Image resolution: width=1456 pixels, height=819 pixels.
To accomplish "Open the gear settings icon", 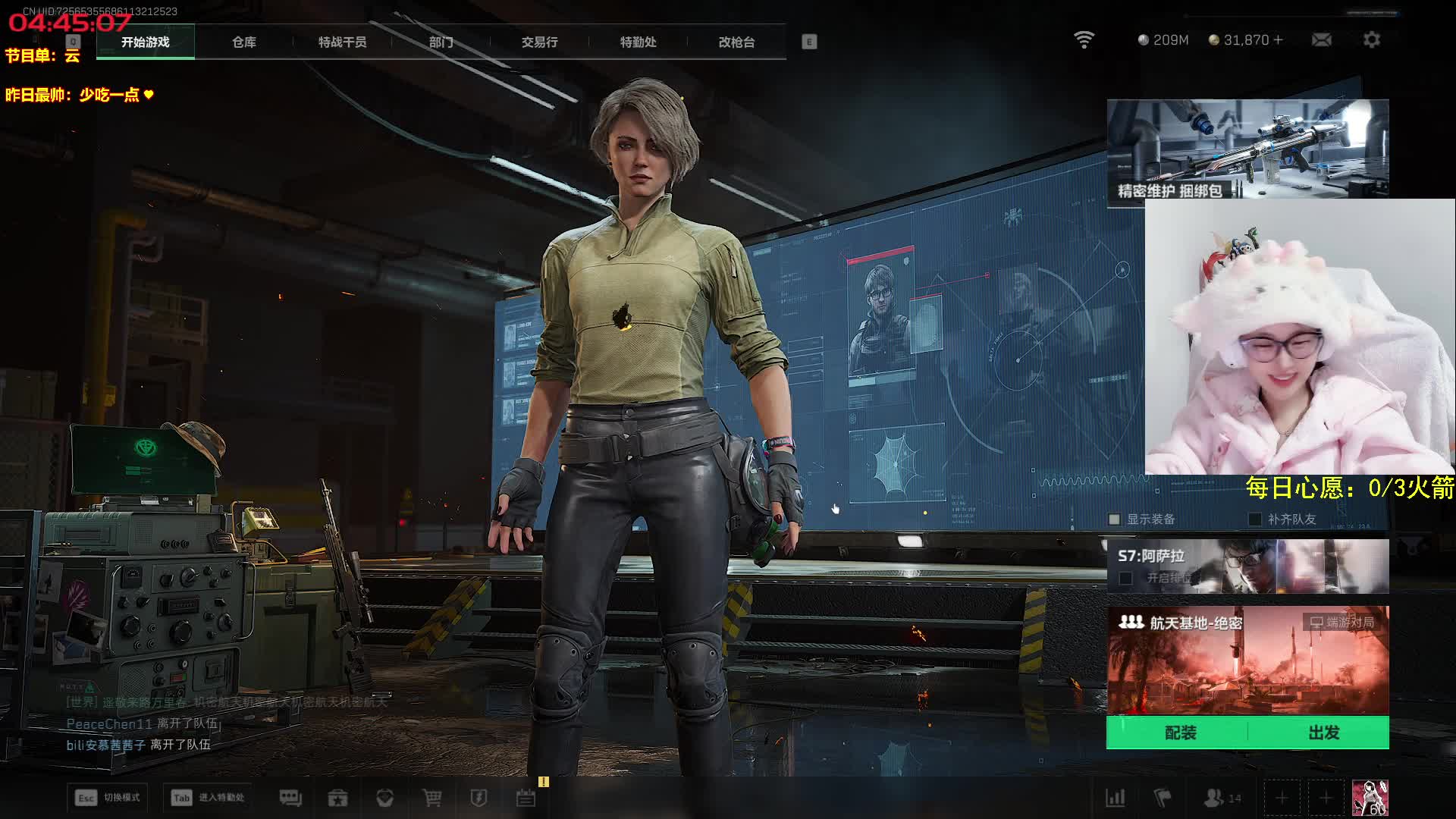I will [1371, 39].
